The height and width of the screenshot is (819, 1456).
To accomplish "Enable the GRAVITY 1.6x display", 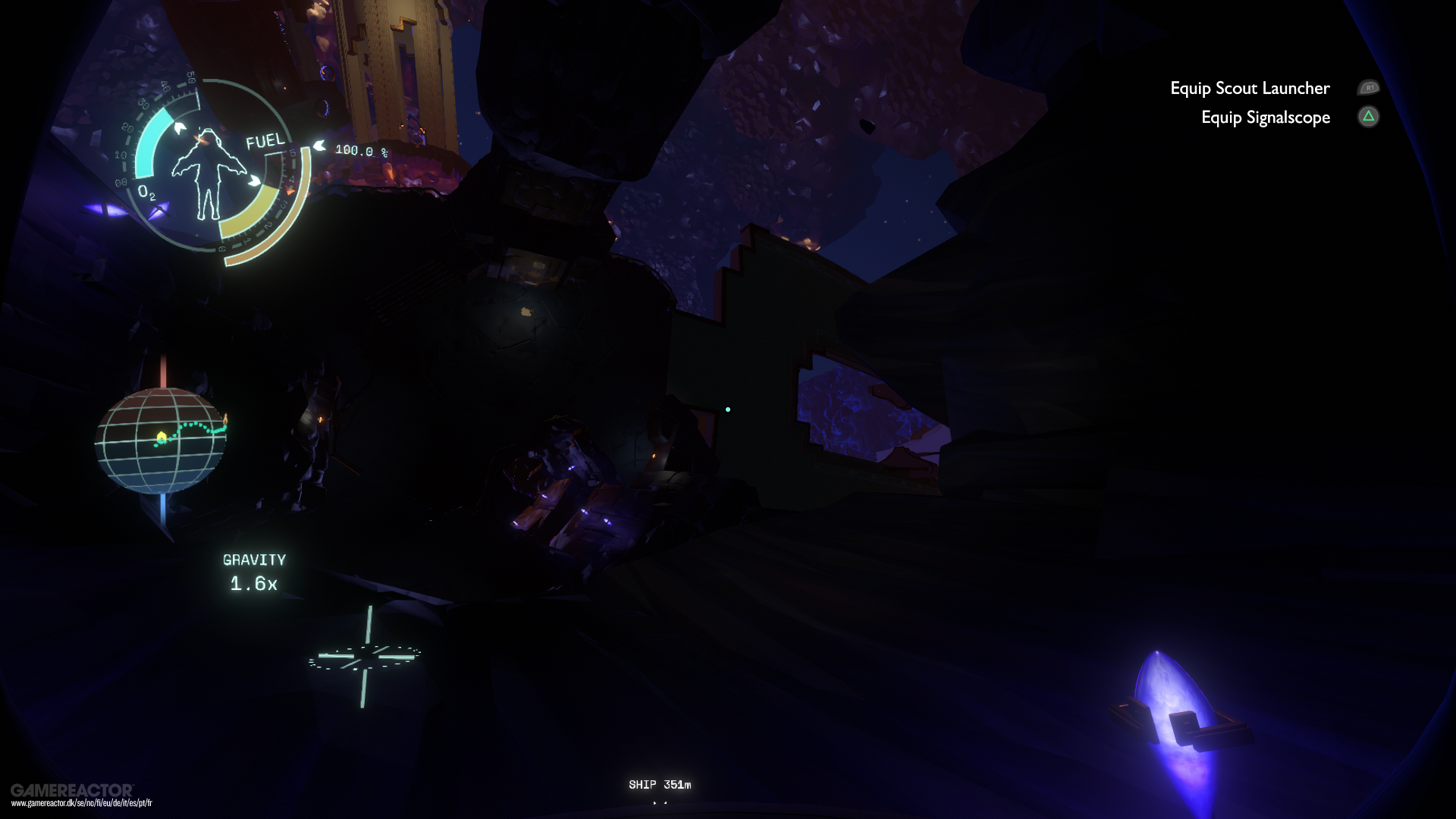I will coord(253,571).
